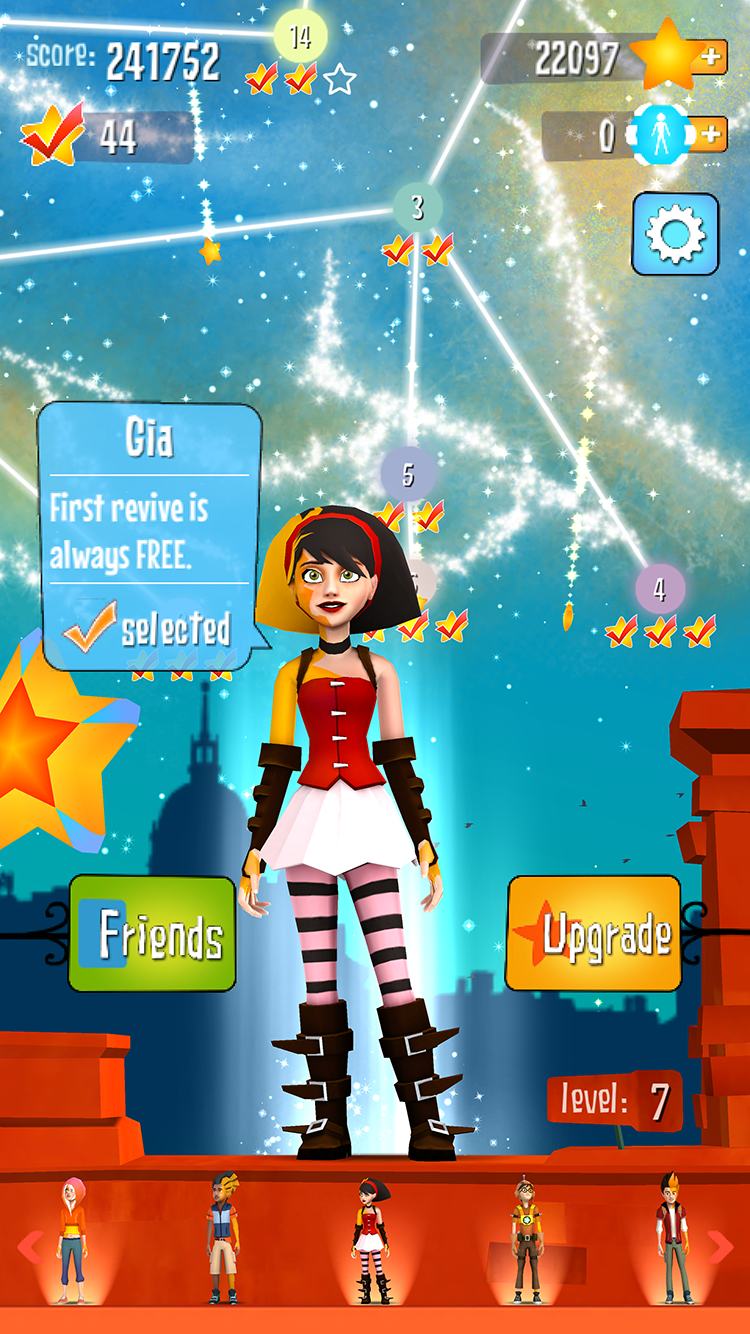Select level 5 node on the map

(x=408, y=473)
